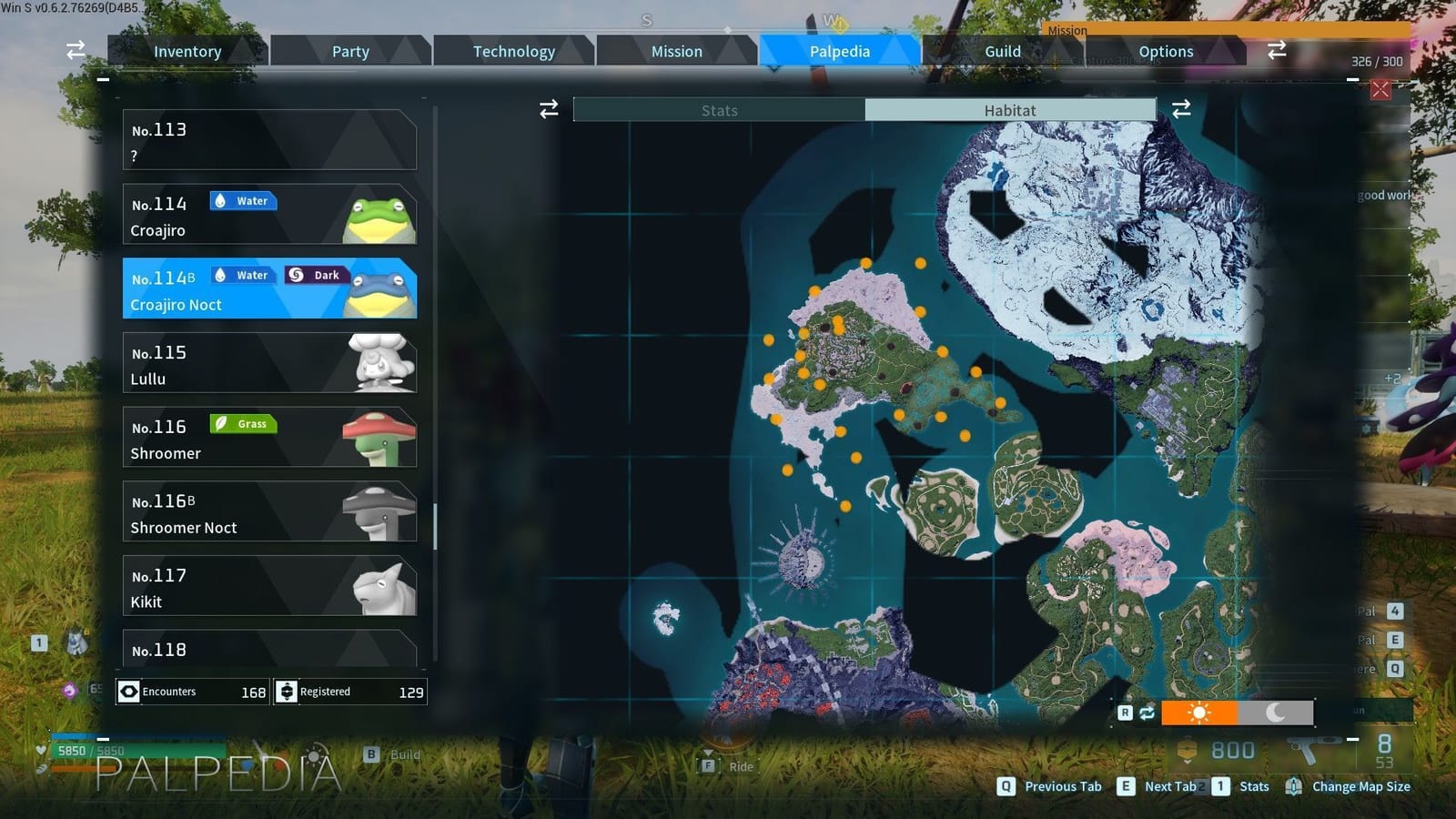Open the Stats view for Croajiro Noct
The image size is (1456, 819).
(x=719, y=109)
